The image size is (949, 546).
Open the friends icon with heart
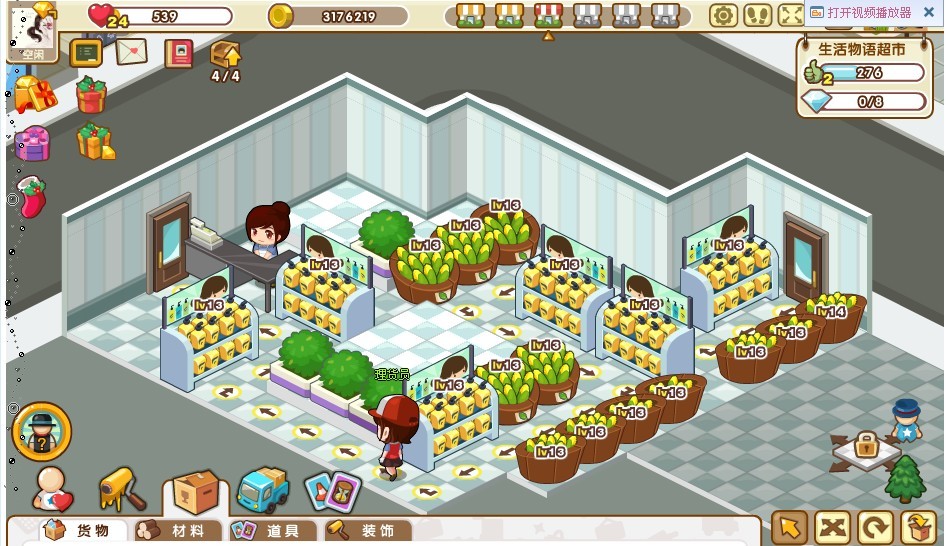click(x=52, y=489)
